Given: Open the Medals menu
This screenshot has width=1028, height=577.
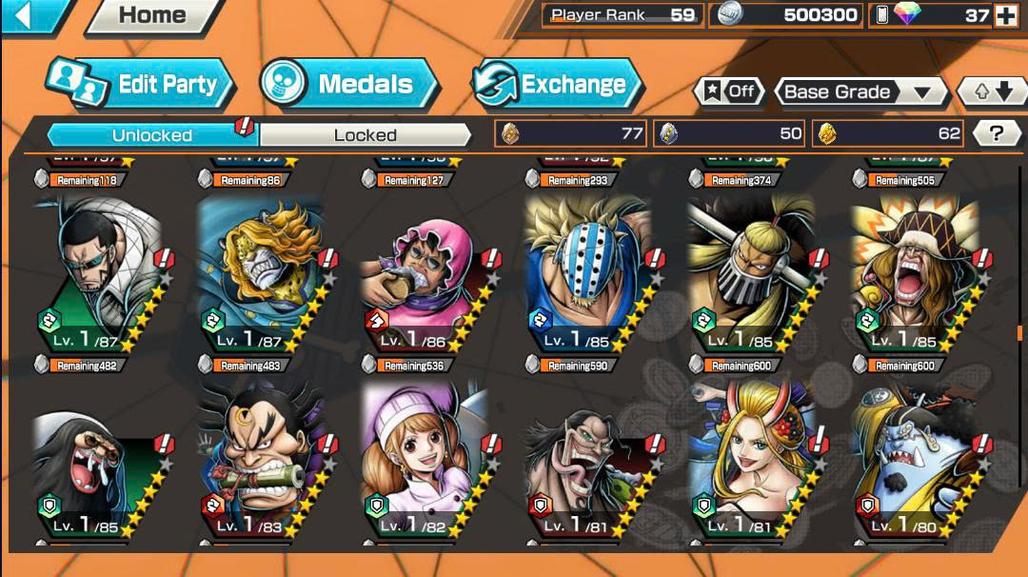Looking at the screenshot, I should tap(349, 85).
